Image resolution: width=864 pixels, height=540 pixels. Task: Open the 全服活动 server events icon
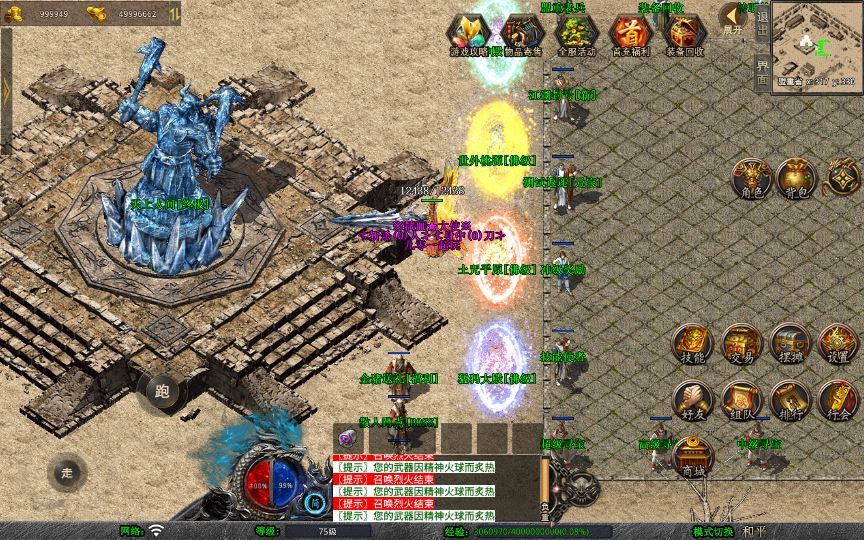[x=575, y=34]
